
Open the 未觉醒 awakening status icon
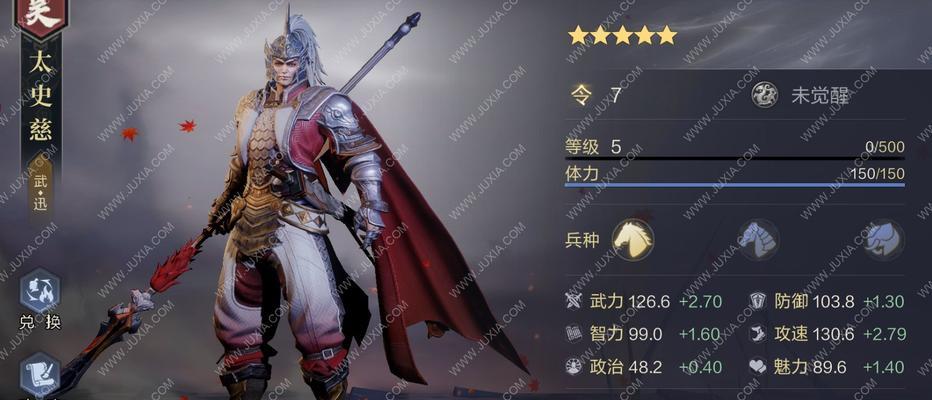pos(766,96)
